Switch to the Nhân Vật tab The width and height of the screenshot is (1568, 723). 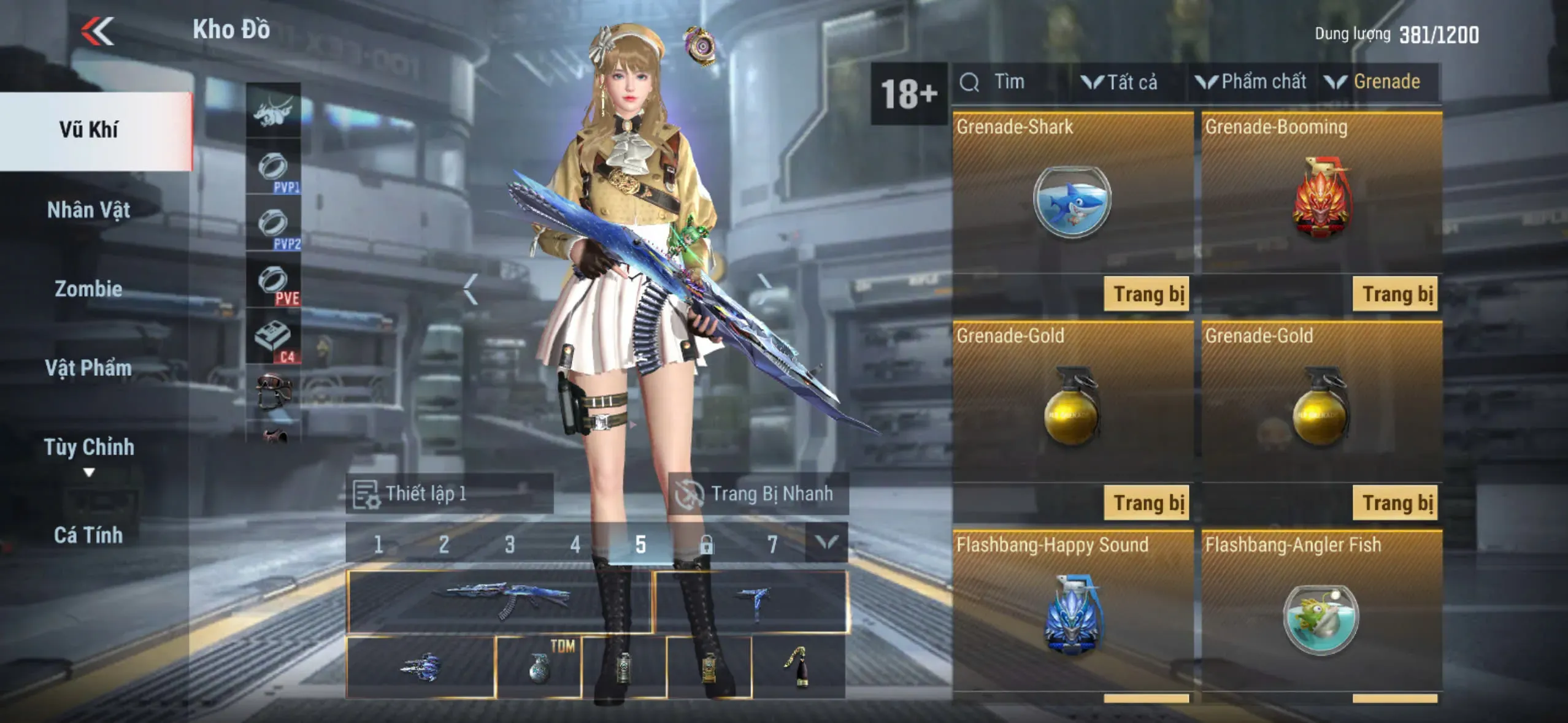click(x=89, y=210)
